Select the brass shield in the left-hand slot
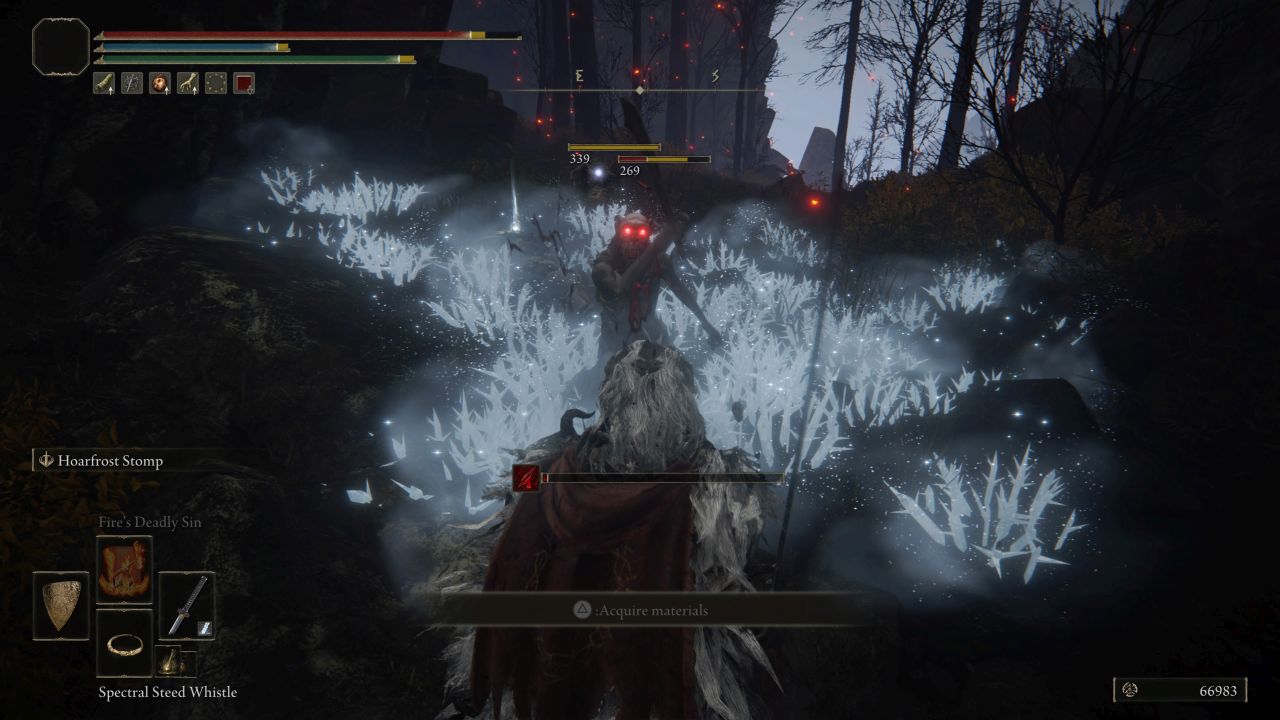1280x720 pixels. (61, 605)
